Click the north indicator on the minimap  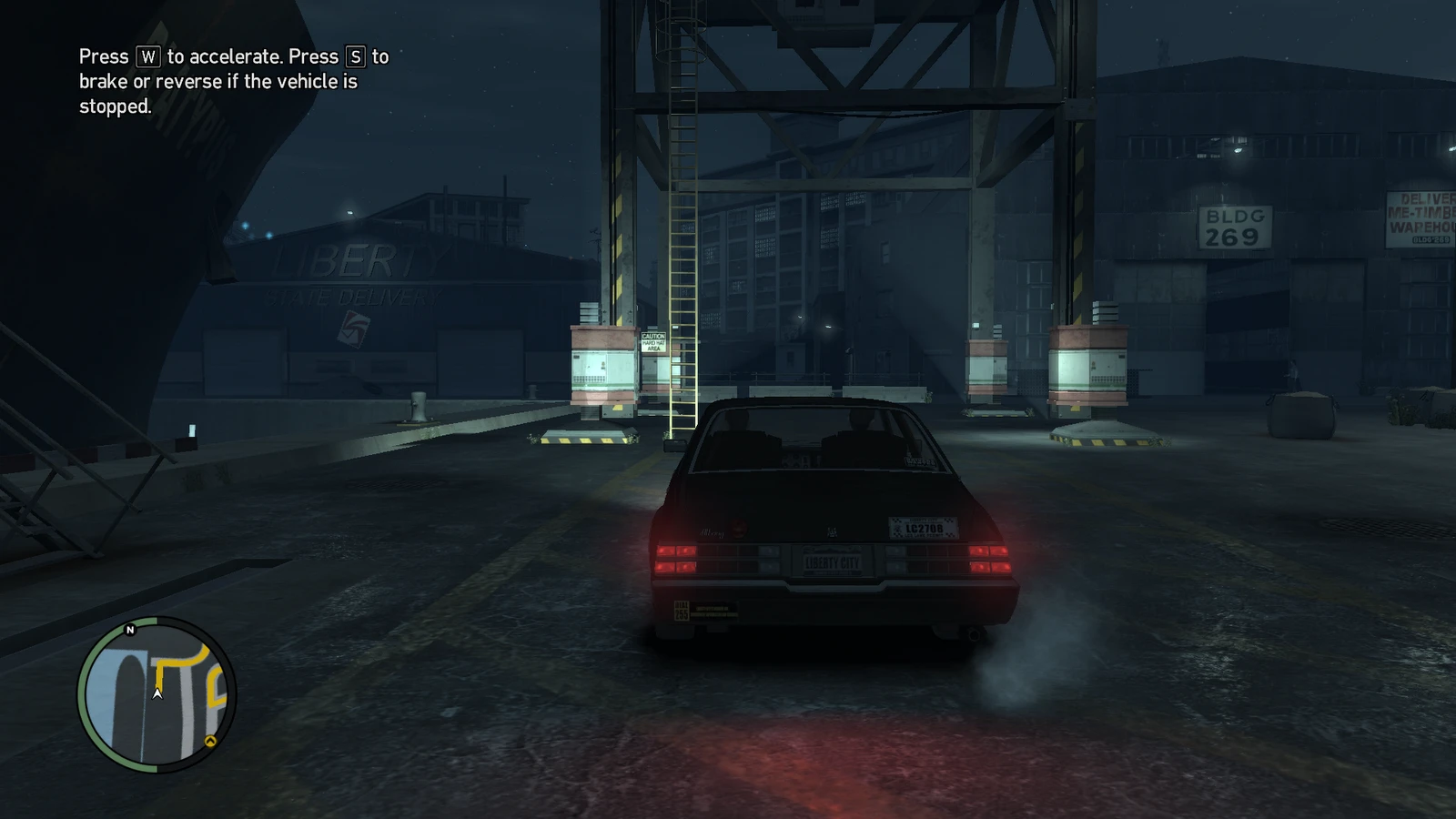(128, 630)
